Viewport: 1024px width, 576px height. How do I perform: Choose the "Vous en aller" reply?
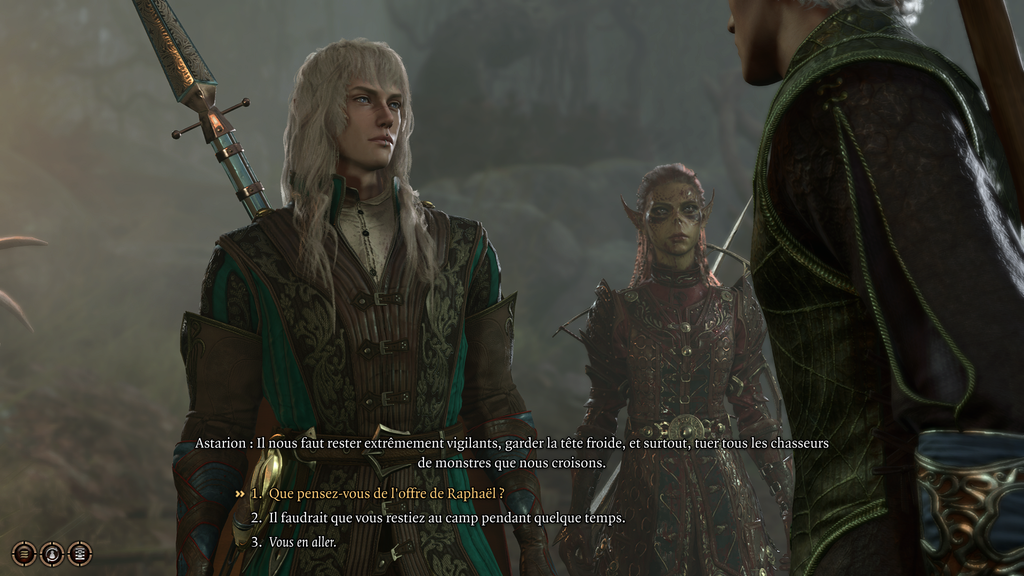click(x=303, y=542)
